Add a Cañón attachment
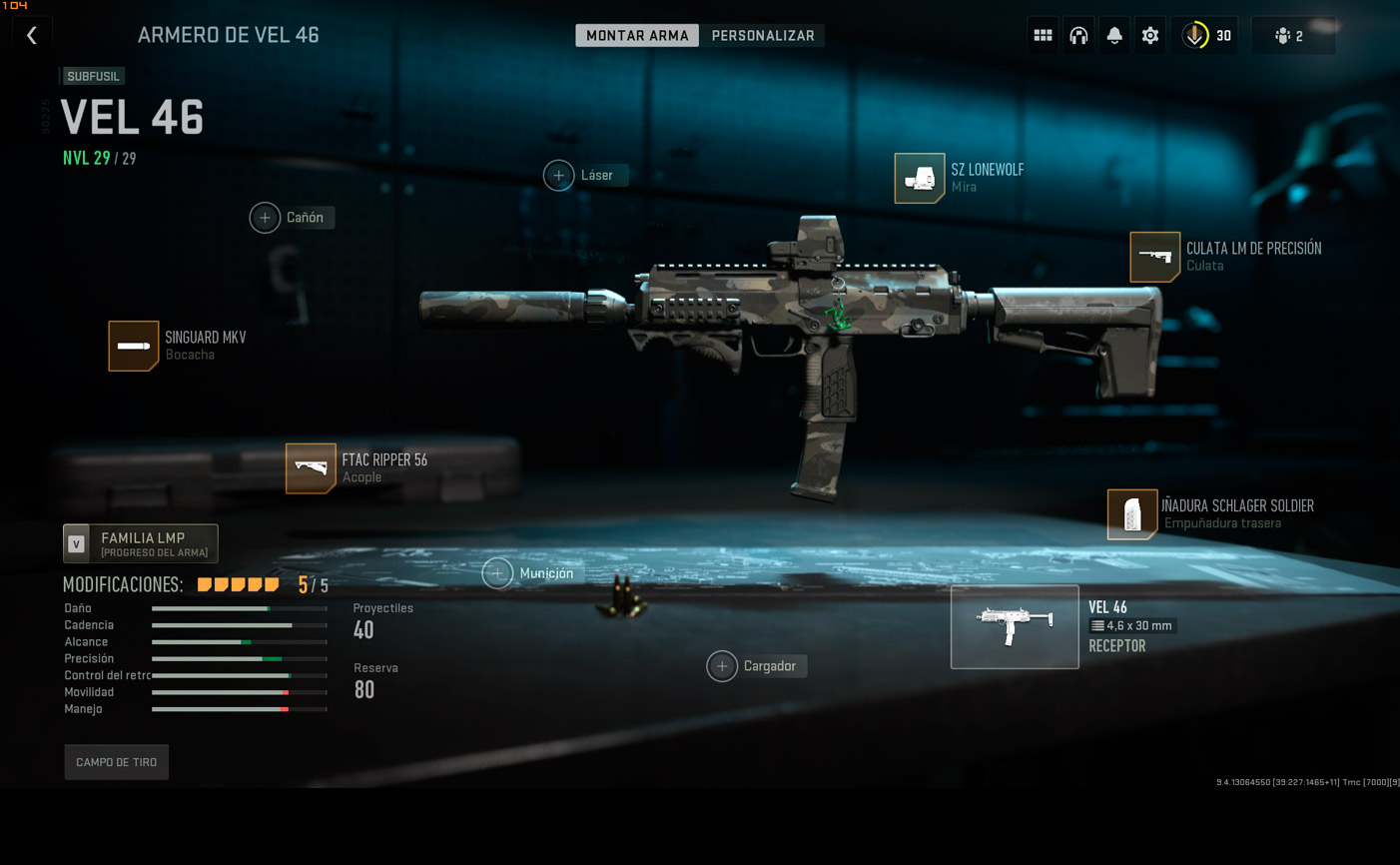Image resolution: width=1400 pixels, height=865 pixels. (265, 218)
